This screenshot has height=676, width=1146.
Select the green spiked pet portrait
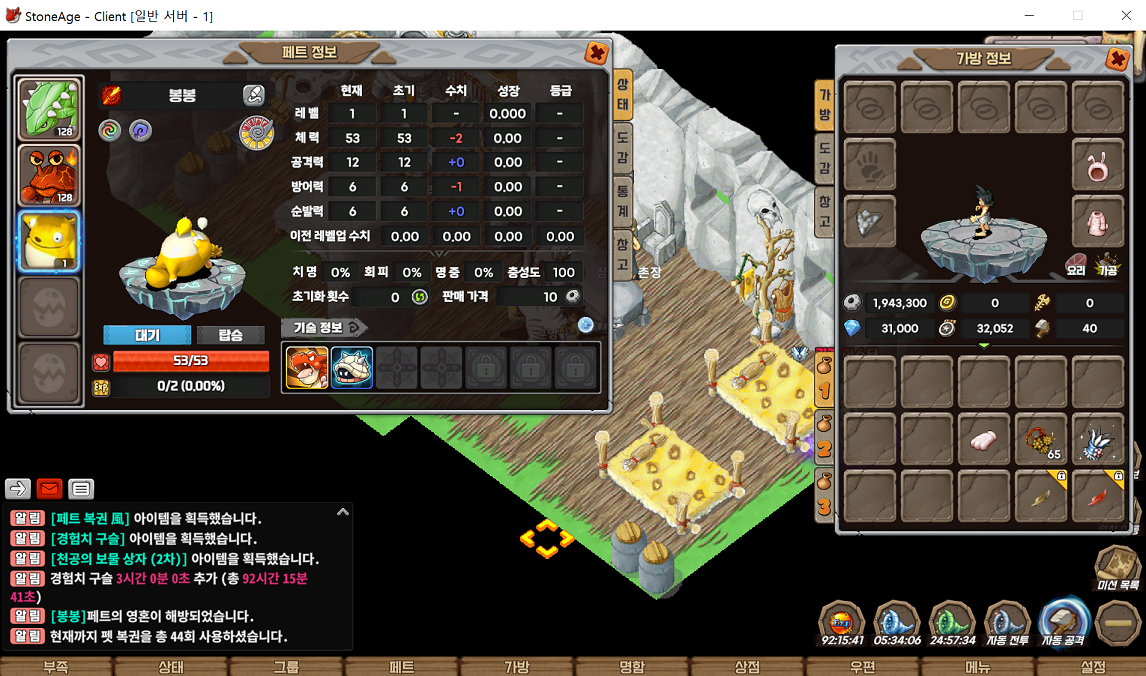click(49, 109)
